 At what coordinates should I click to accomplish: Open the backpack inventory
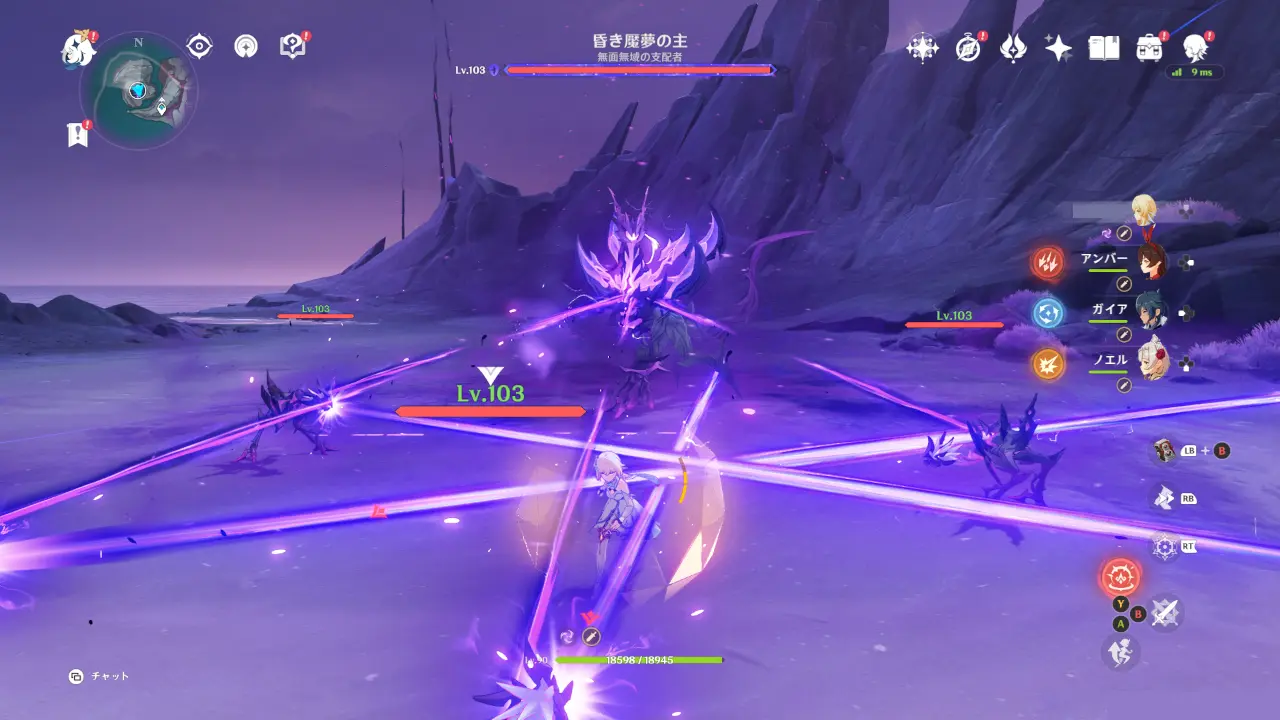[1149, 47]
